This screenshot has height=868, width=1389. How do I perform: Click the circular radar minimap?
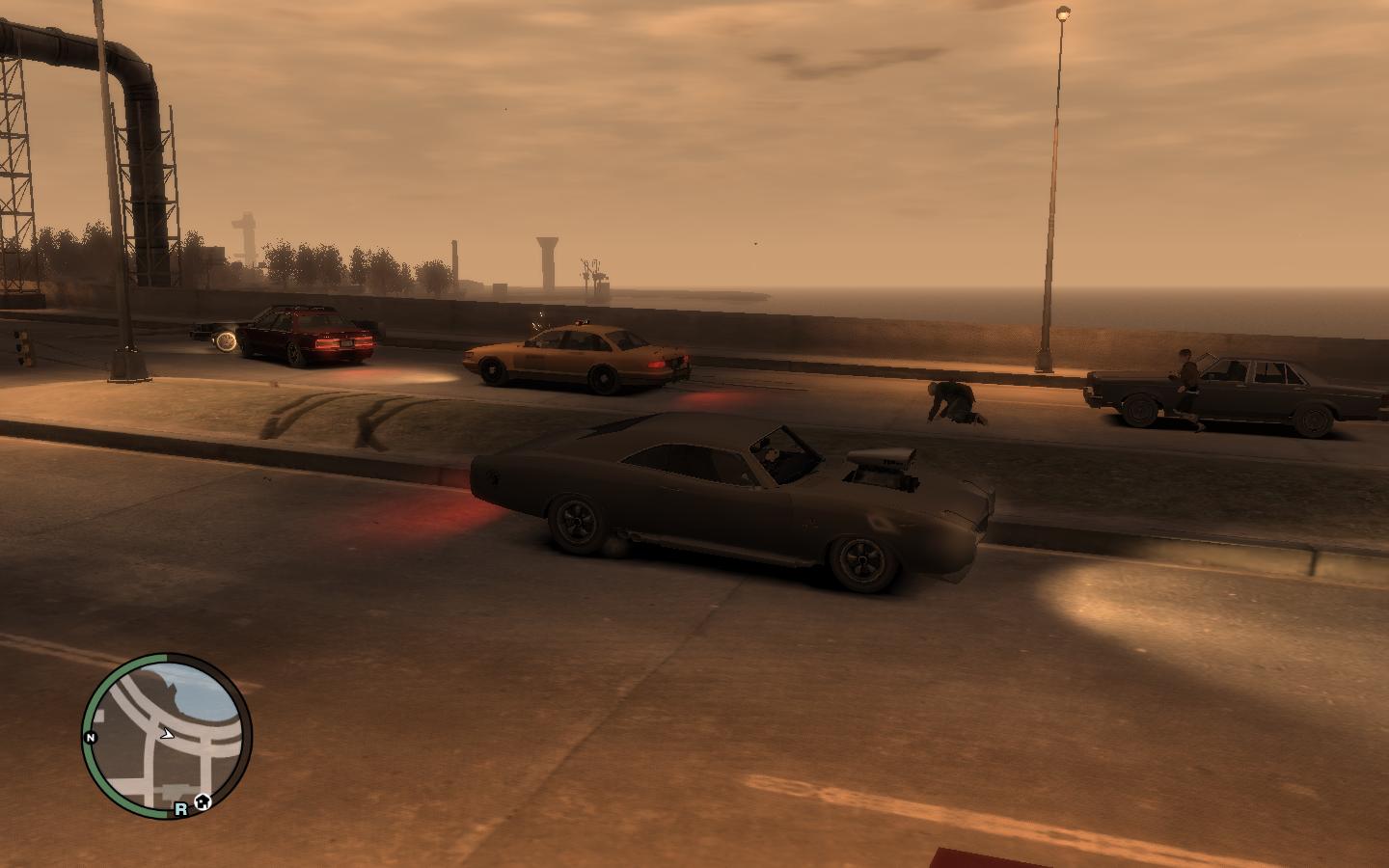tap(167, 735)
